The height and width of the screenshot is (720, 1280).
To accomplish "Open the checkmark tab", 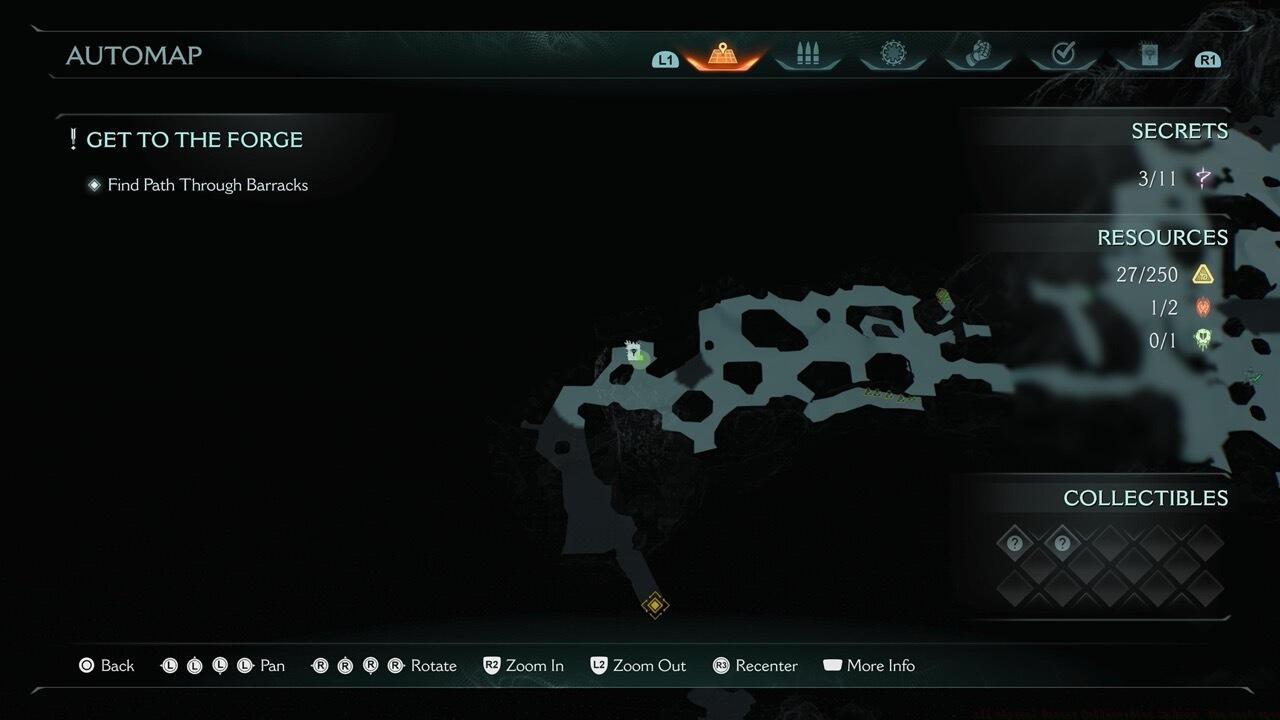I will pos(1063,55).
